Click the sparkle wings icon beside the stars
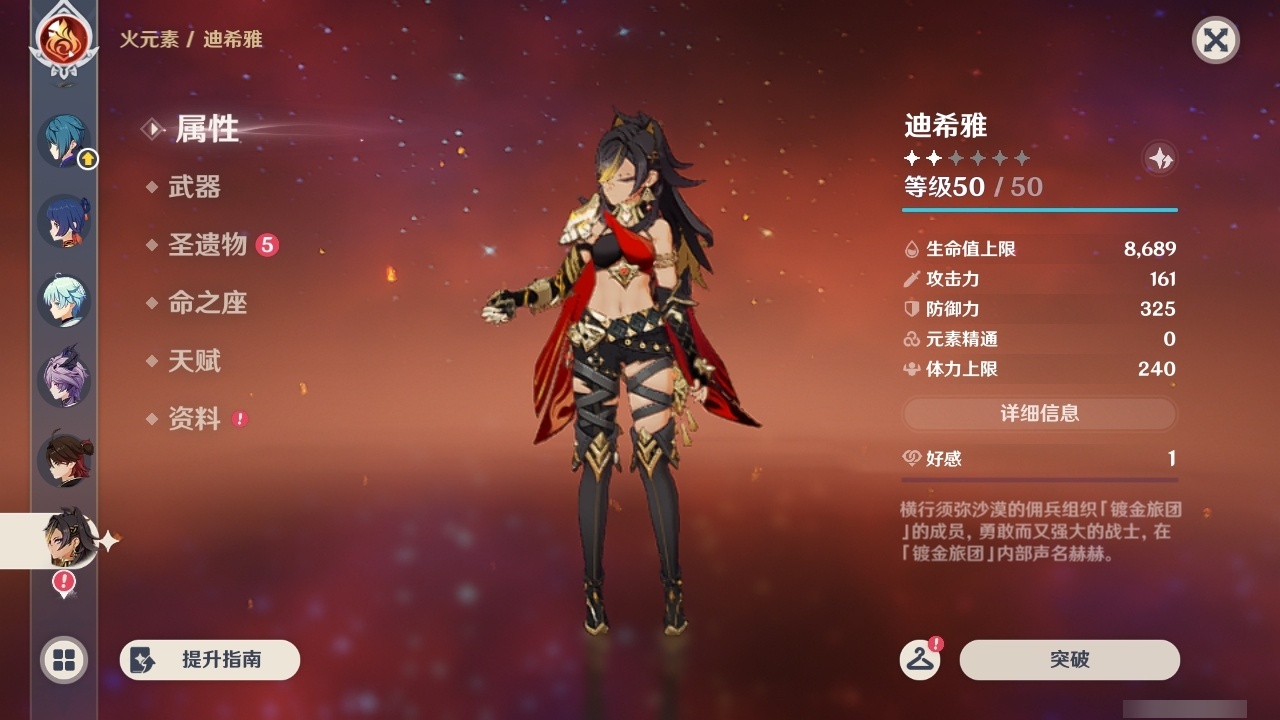 coord(1158,157)
